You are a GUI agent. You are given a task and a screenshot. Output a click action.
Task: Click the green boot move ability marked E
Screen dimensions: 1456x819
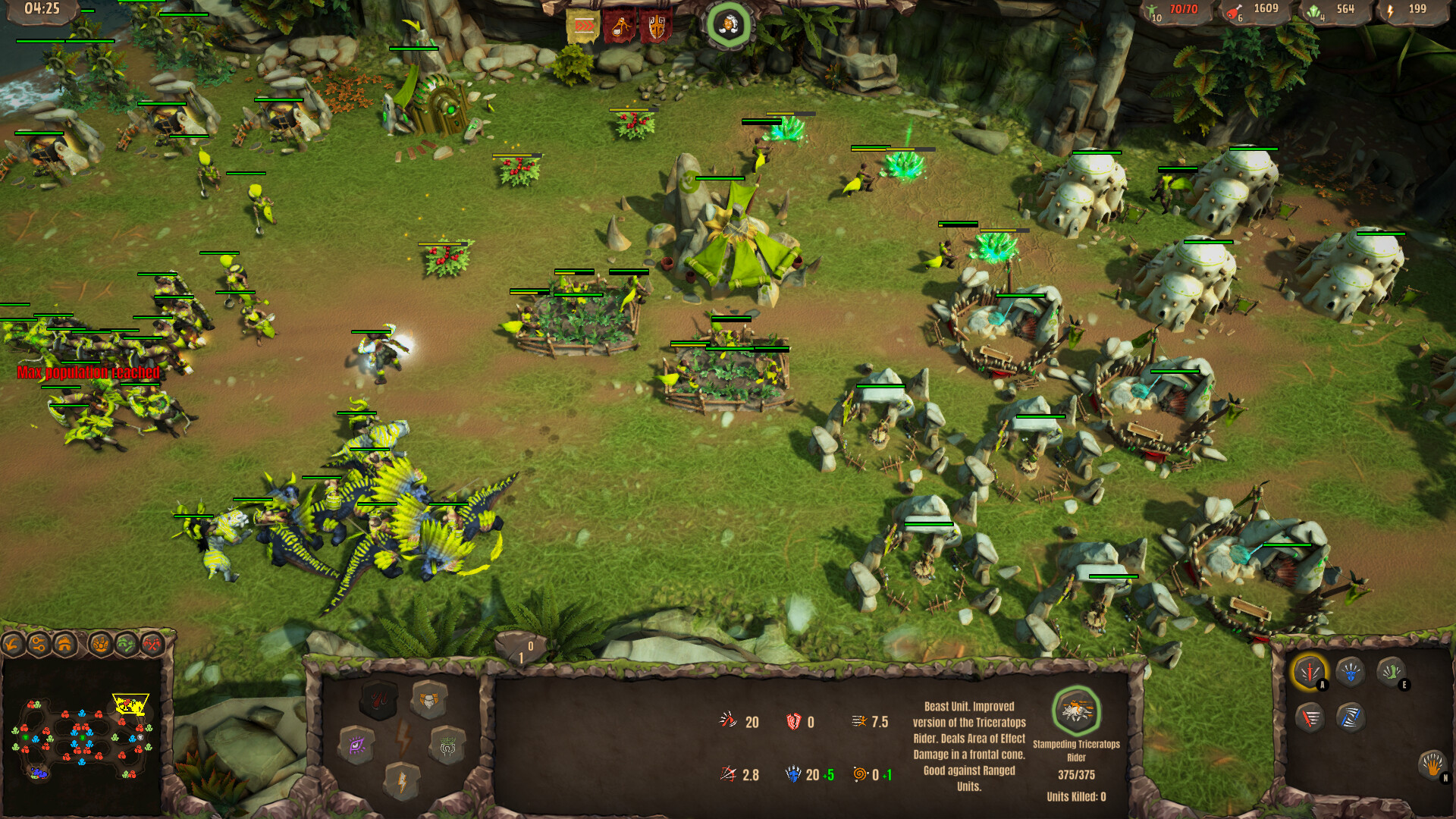(1392, 671)
